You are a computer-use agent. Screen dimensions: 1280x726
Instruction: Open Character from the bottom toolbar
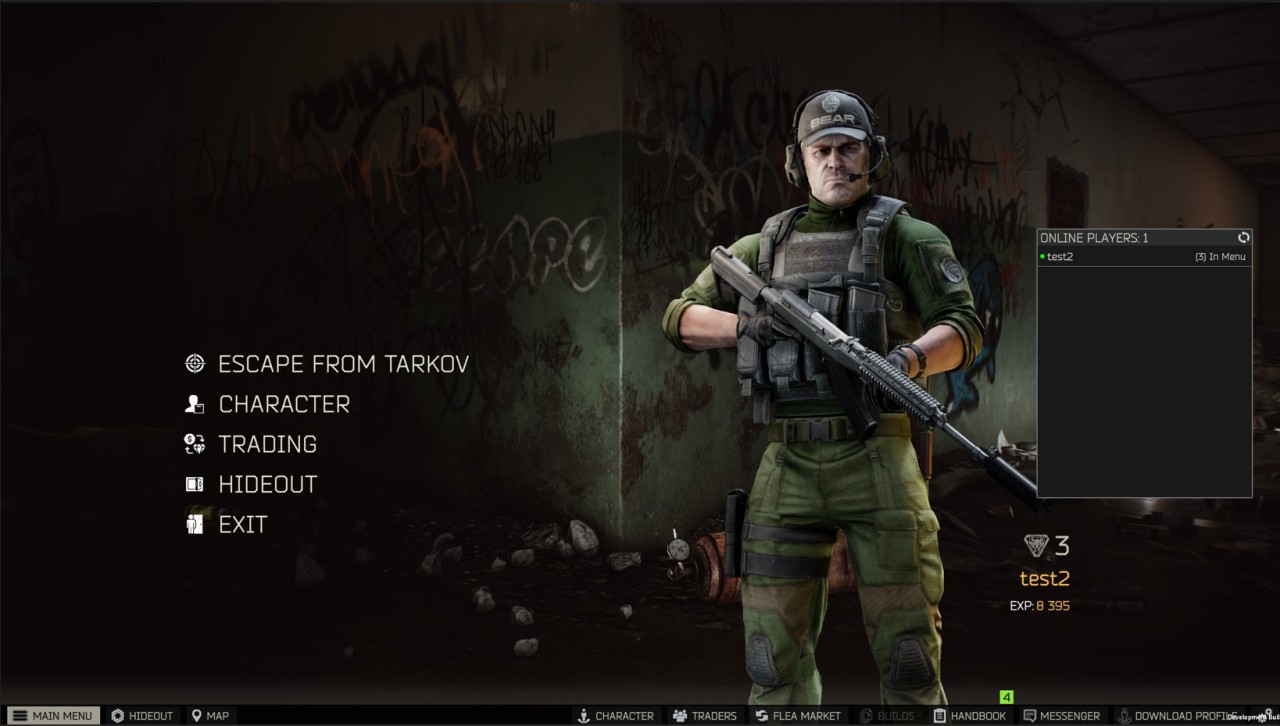[x=616, y=716]
